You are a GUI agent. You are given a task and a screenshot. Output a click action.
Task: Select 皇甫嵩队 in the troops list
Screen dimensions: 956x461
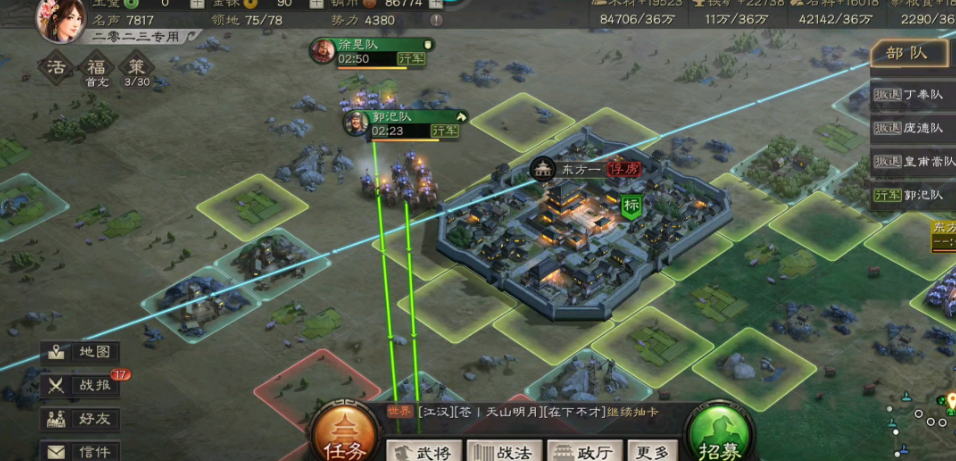point(912,161)
